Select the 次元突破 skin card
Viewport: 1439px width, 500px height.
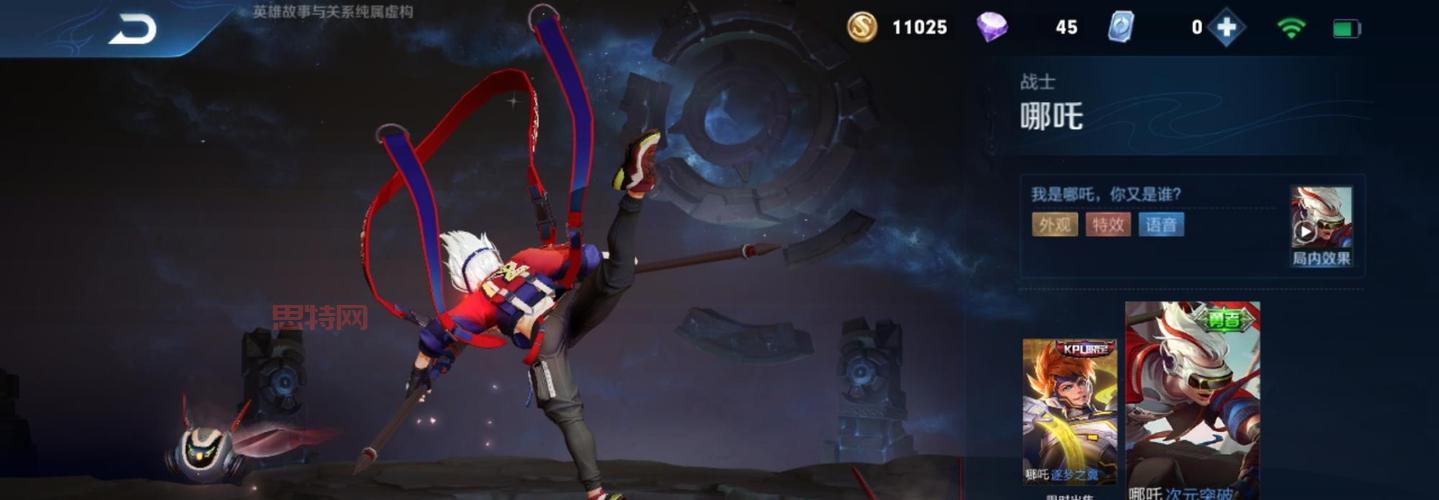1192,400
